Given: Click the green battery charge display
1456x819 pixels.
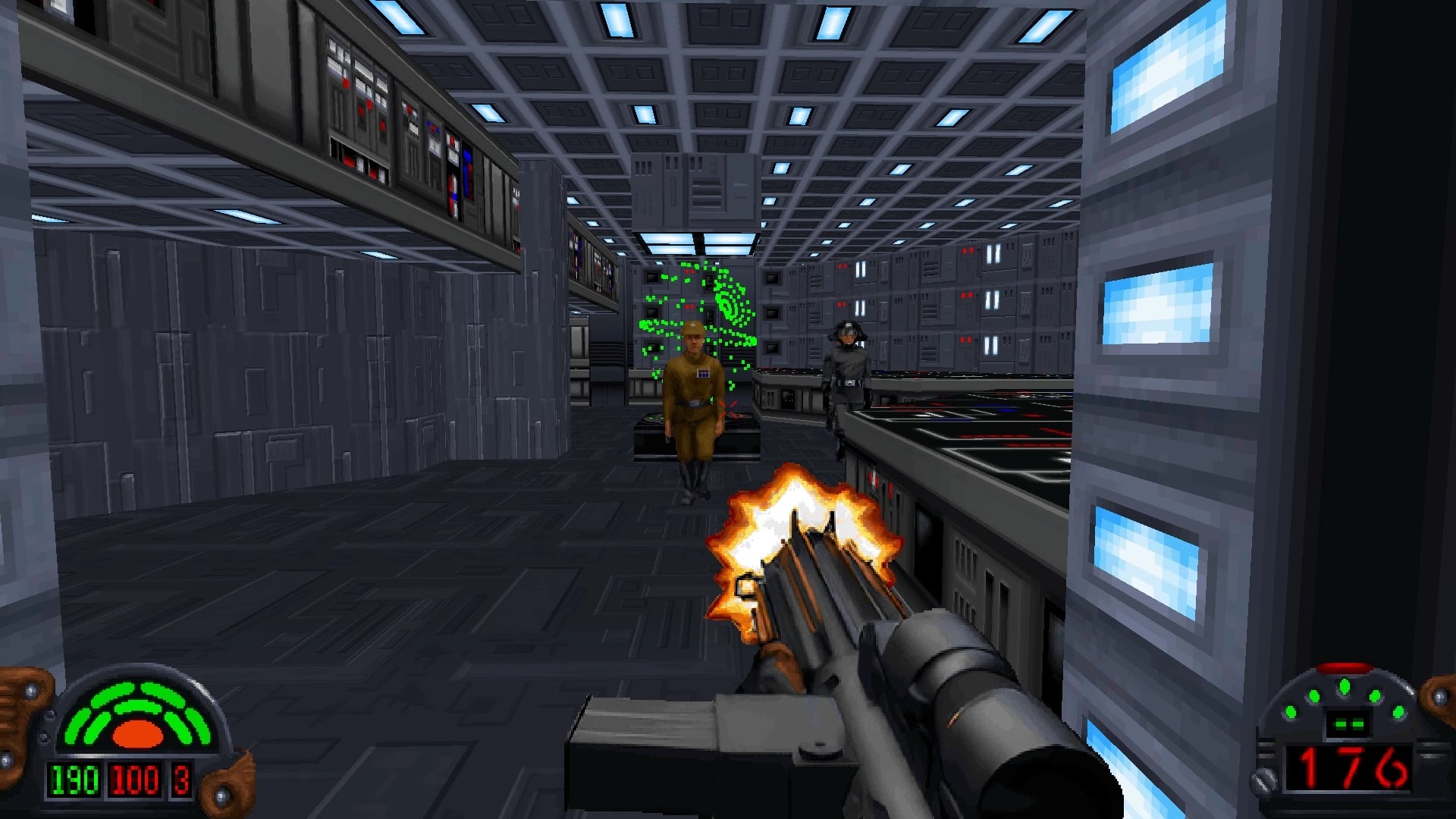Looking at the screenshot, I should (x=1348, y=723).
